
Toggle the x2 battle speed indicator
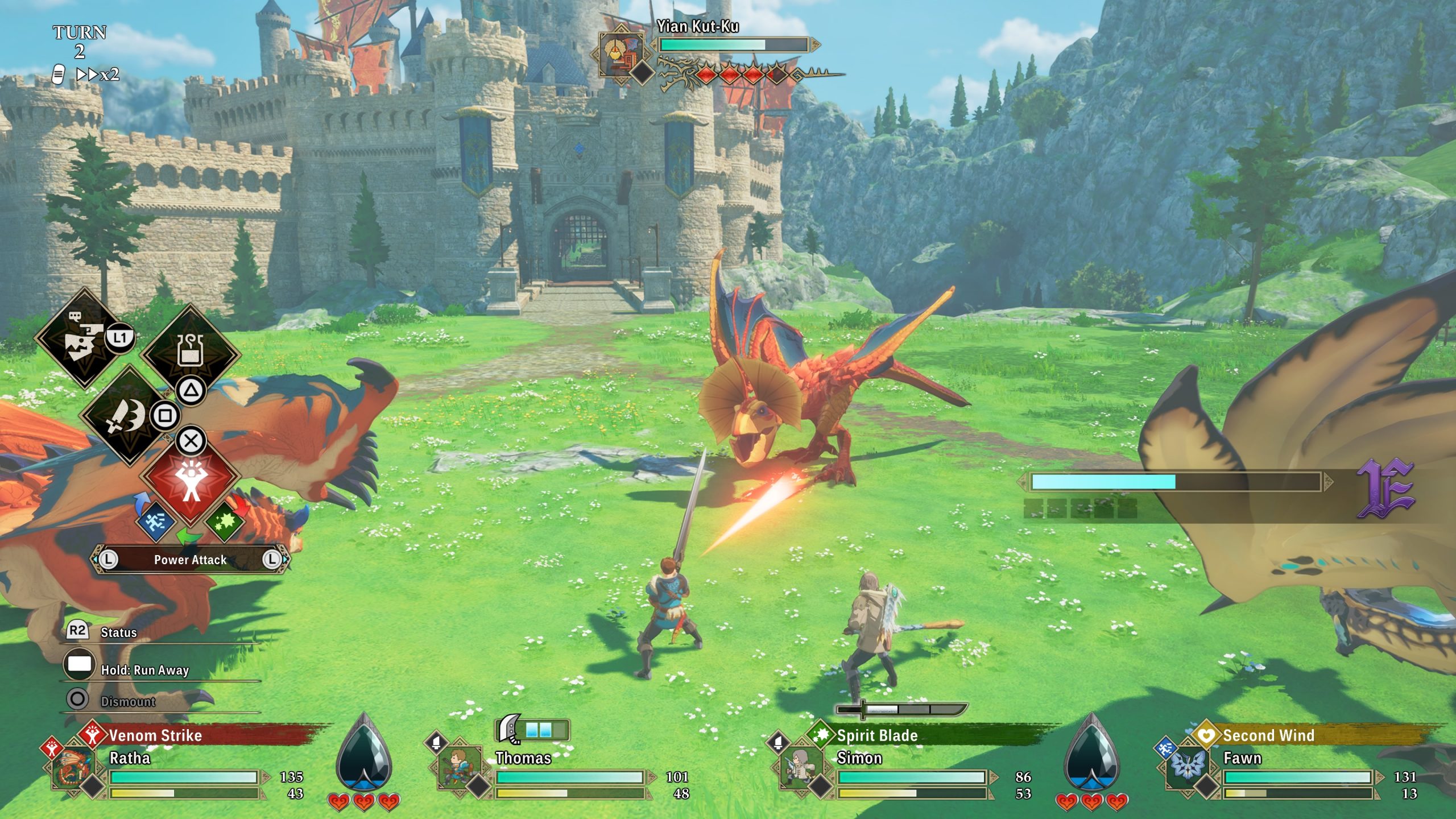pos(98,75)
